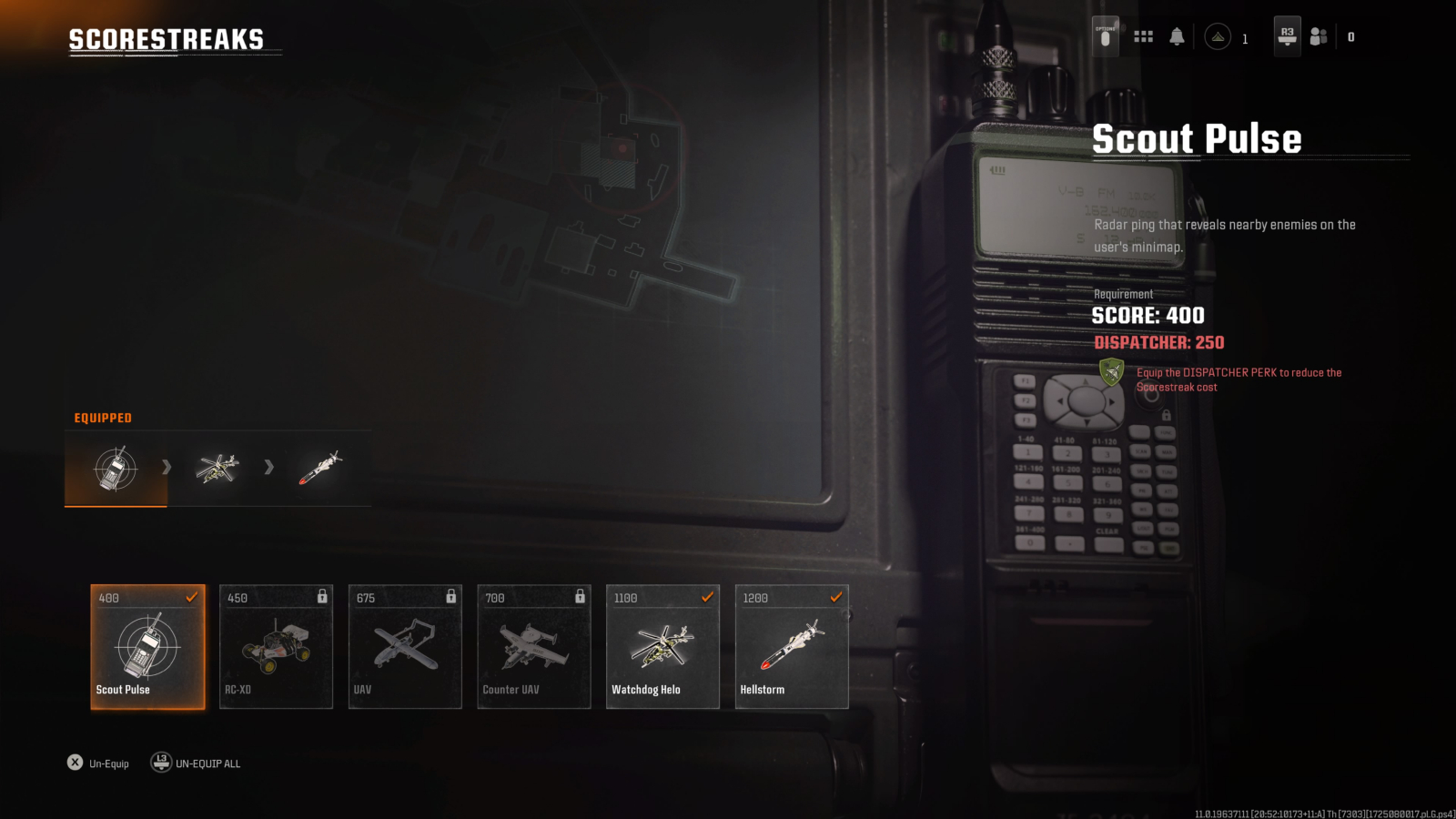Select the Scout Pulse scorestreak tile

tap(147, 646)
